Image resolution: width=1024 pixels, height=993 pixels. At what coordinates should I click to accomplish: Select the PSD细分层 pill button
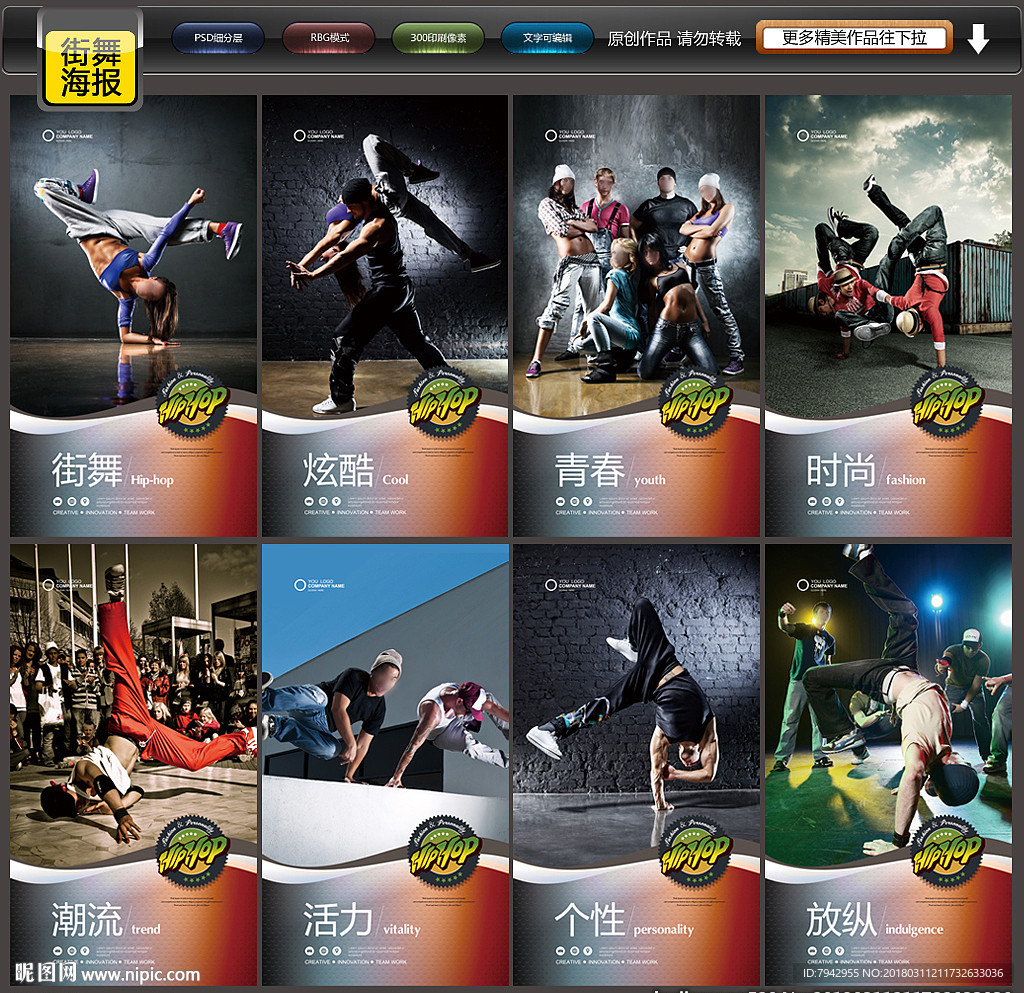point(218,39)
